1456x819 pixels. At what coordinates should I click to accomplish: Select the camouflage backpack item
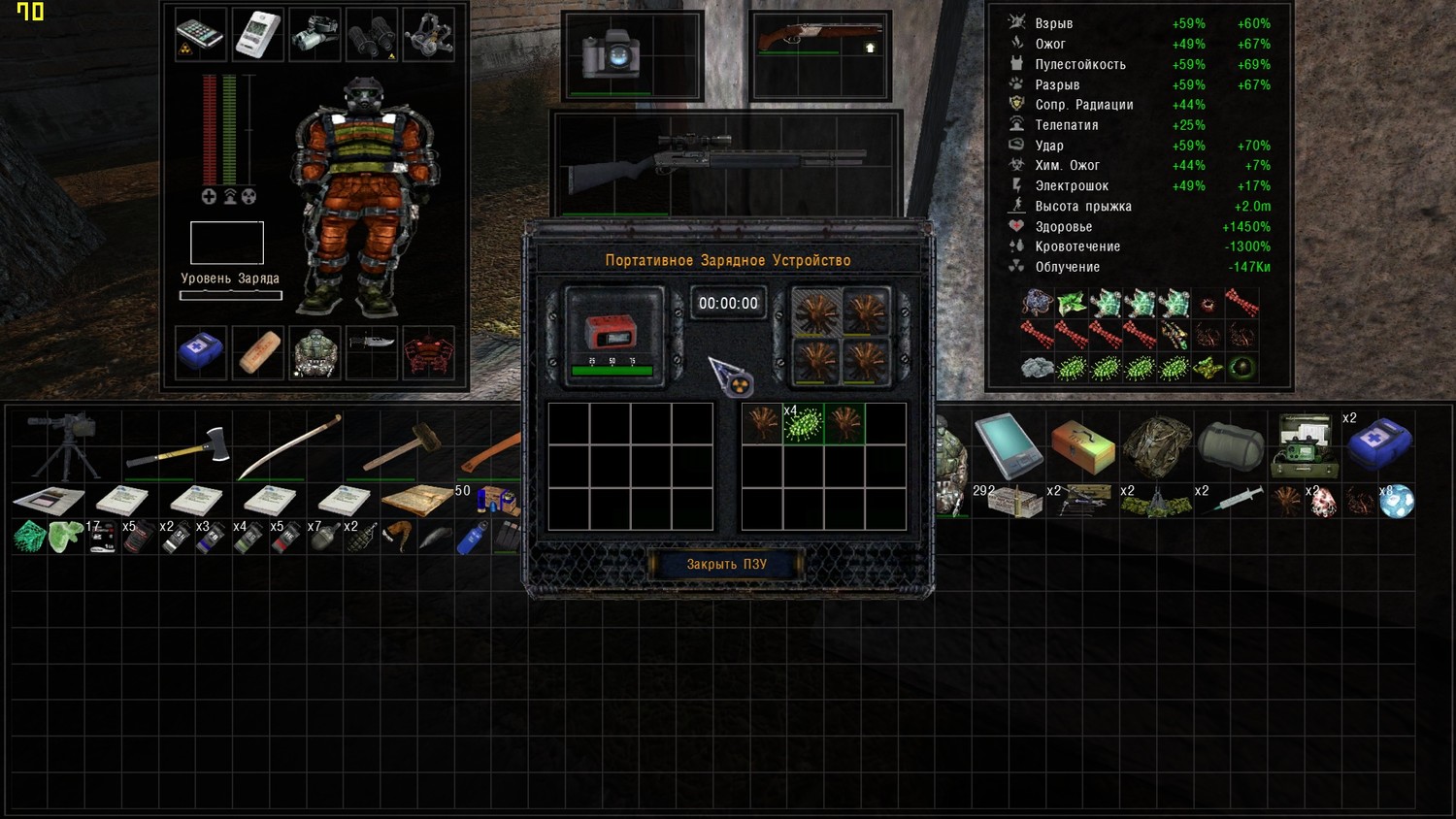coord(1156,445)
